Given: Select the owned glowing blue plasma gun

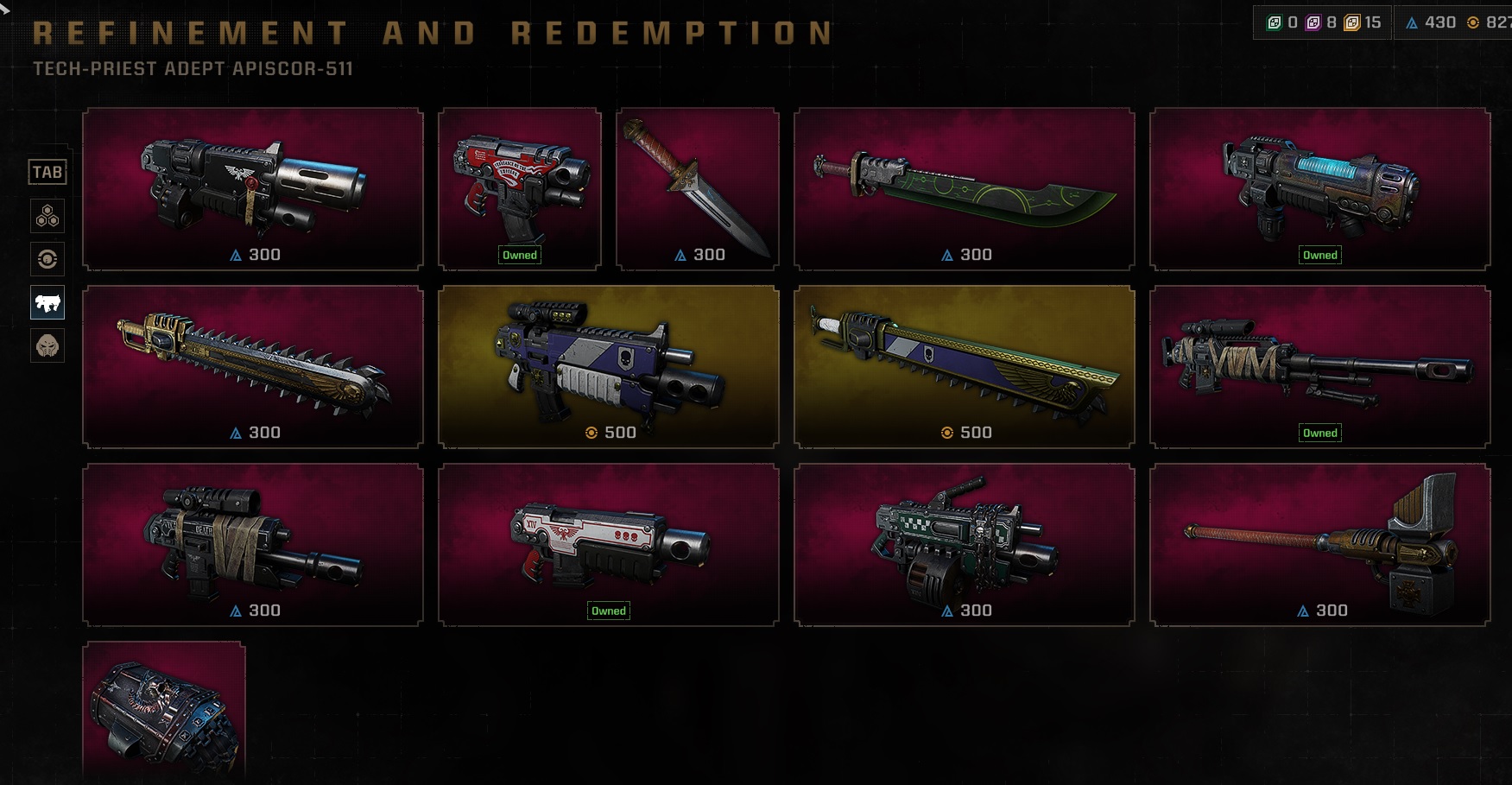Looking at the screenshot, I should click(x=1319, y=189).
